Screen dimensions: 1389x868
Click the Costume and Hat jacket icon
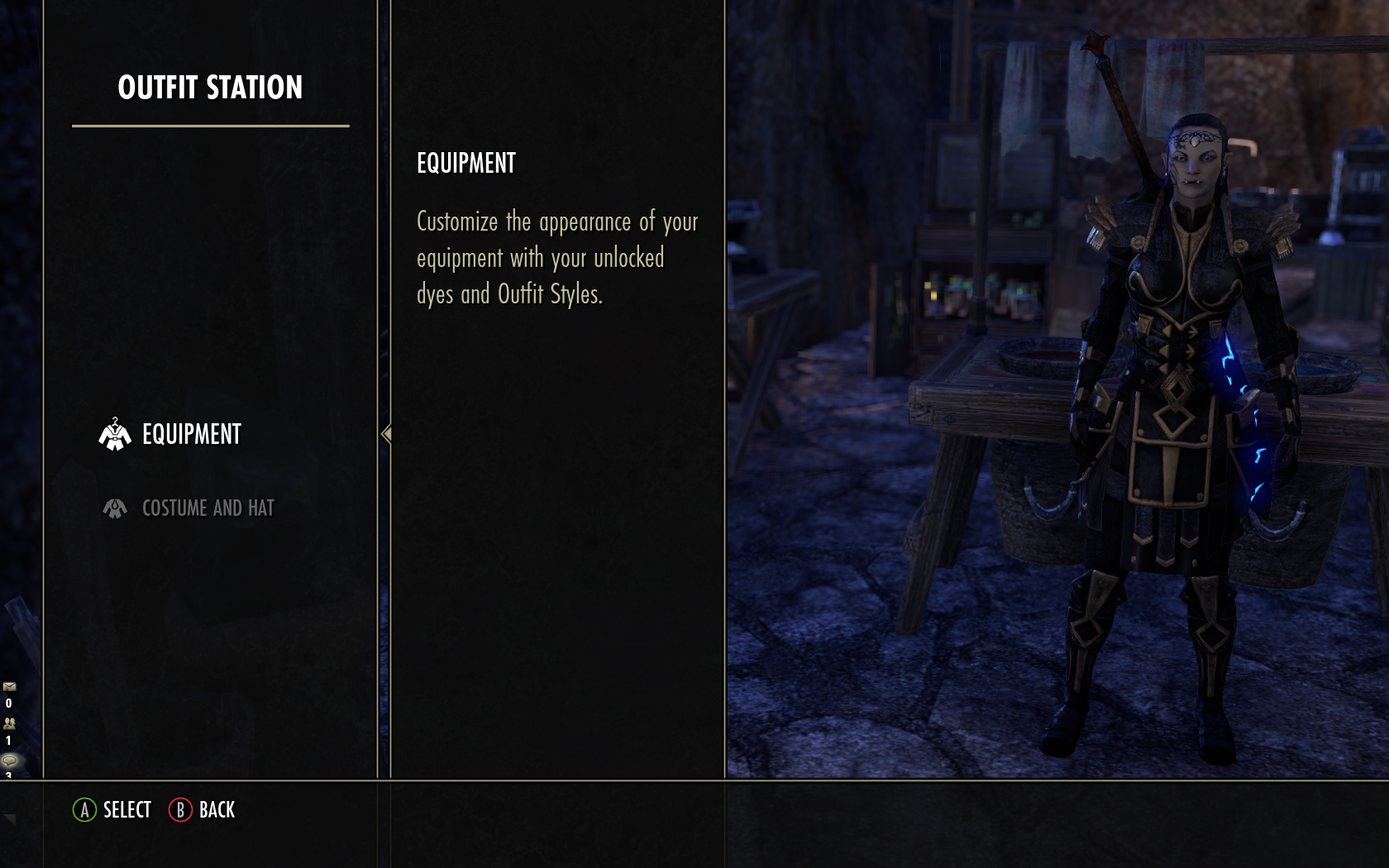pyautogui.click(x=115, y=508)
